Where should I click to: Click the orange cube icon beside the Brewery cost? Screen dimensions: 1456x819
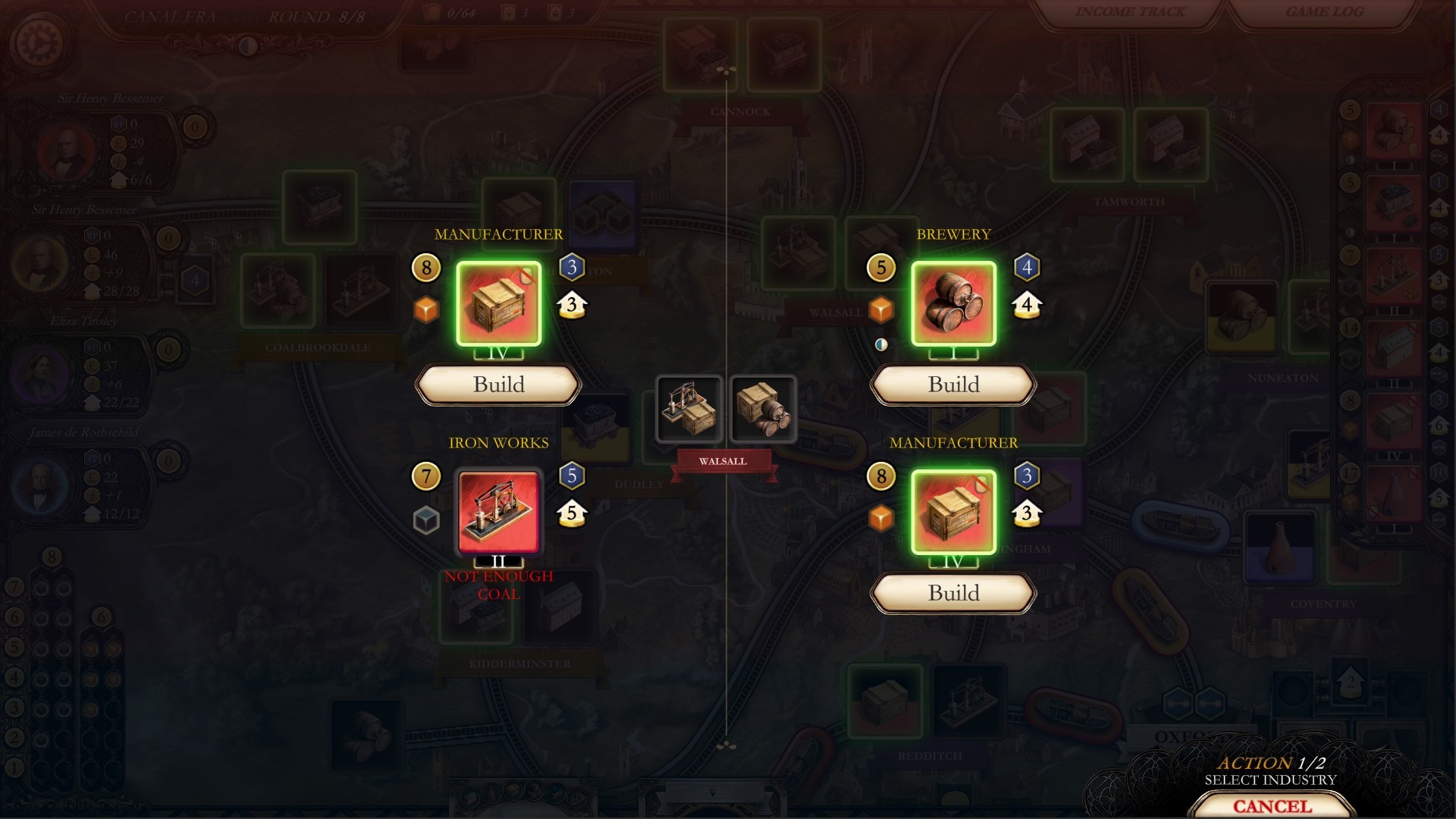[x=882, y=310]
